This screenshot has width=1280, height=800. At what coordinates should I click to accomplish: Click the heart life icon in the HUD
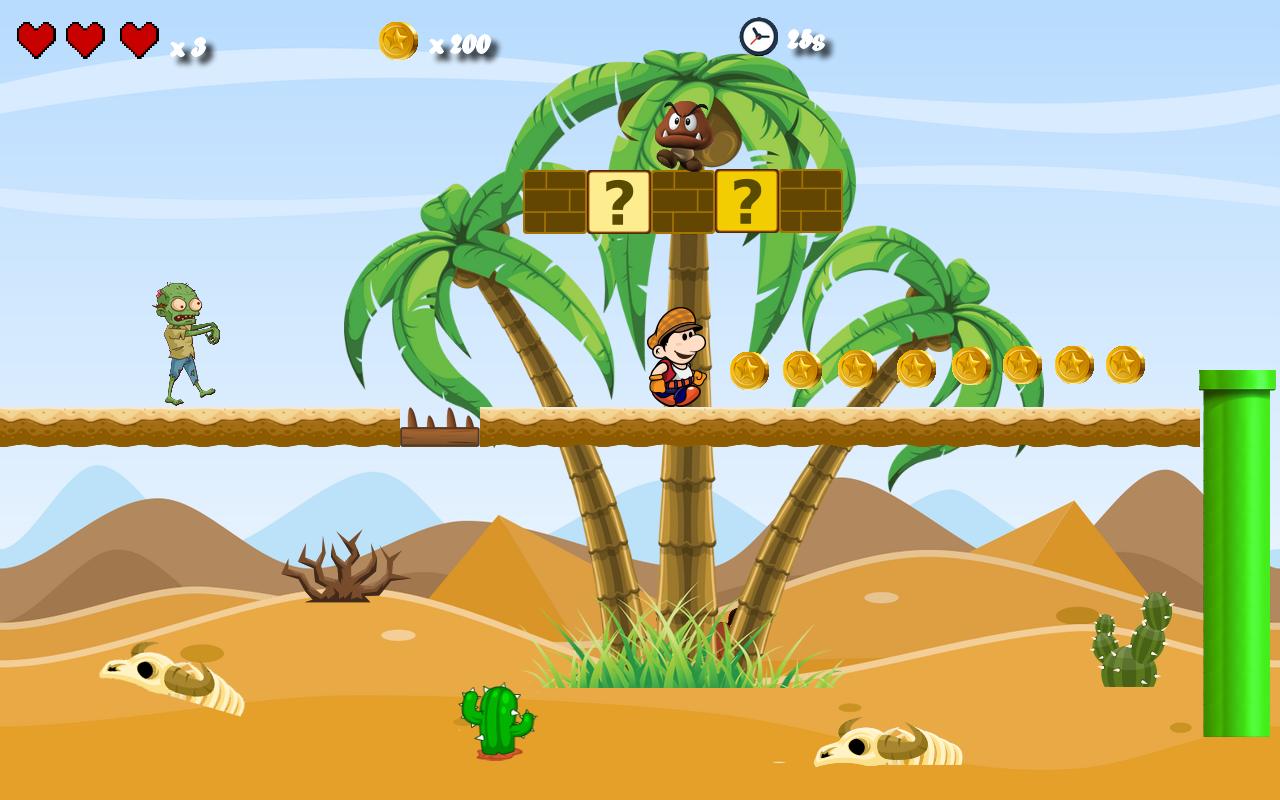(x=36, y=40)
